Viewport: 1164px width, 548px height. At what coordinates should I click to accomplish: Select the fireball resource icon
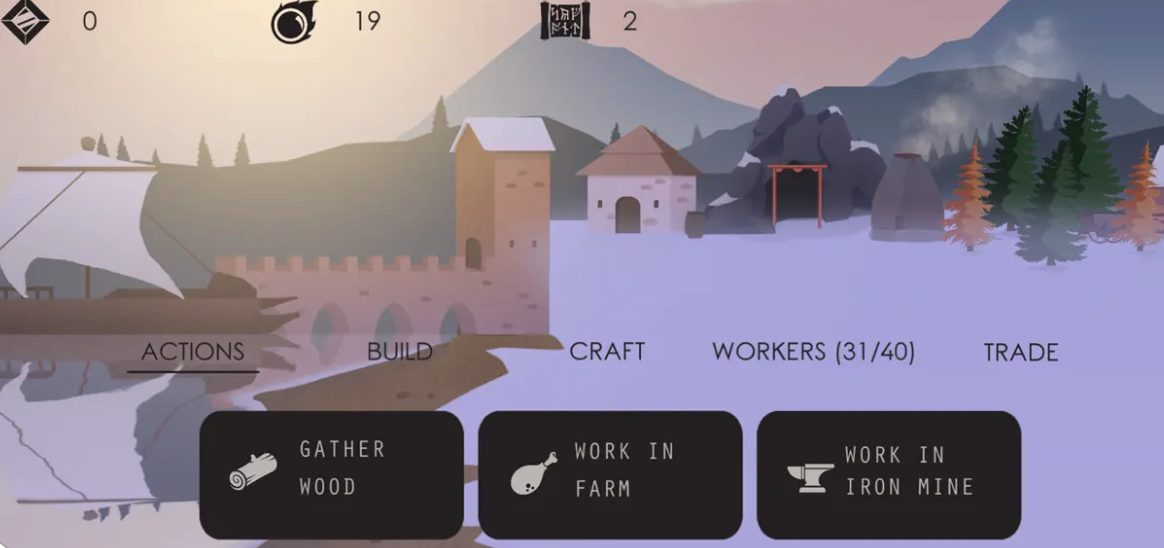pos(294,21)
